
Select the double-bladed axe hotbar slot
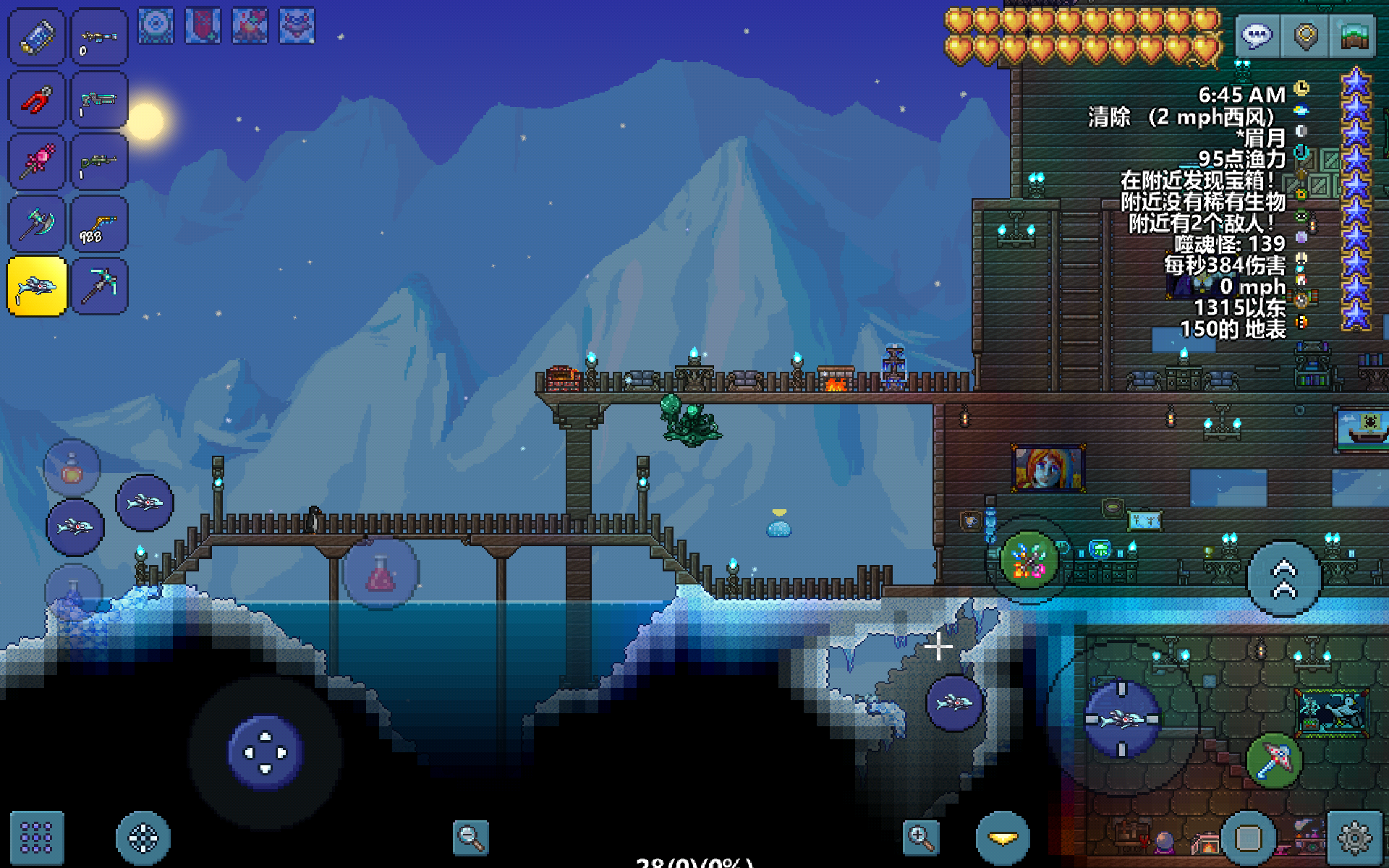(36, 224)
